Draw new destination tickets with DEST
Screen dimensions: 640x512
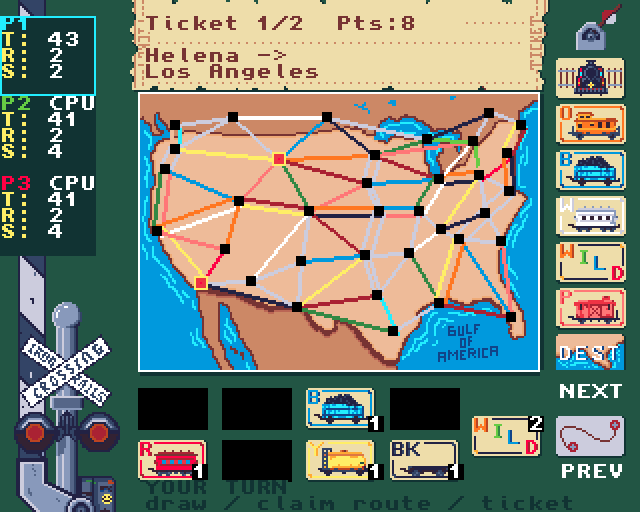pyautogui.click(x=590, y=352)
